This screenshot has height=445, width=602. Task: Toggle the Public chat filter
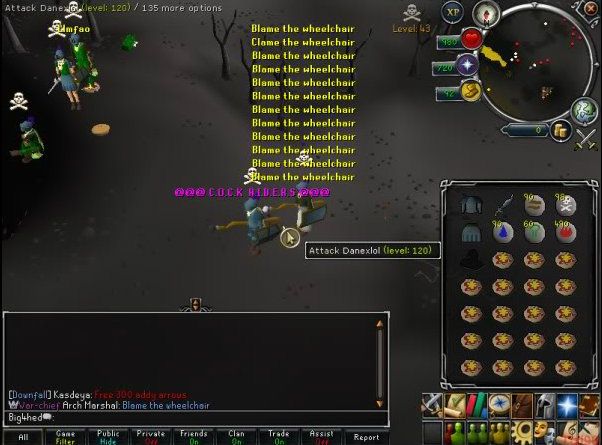point(108,437)
